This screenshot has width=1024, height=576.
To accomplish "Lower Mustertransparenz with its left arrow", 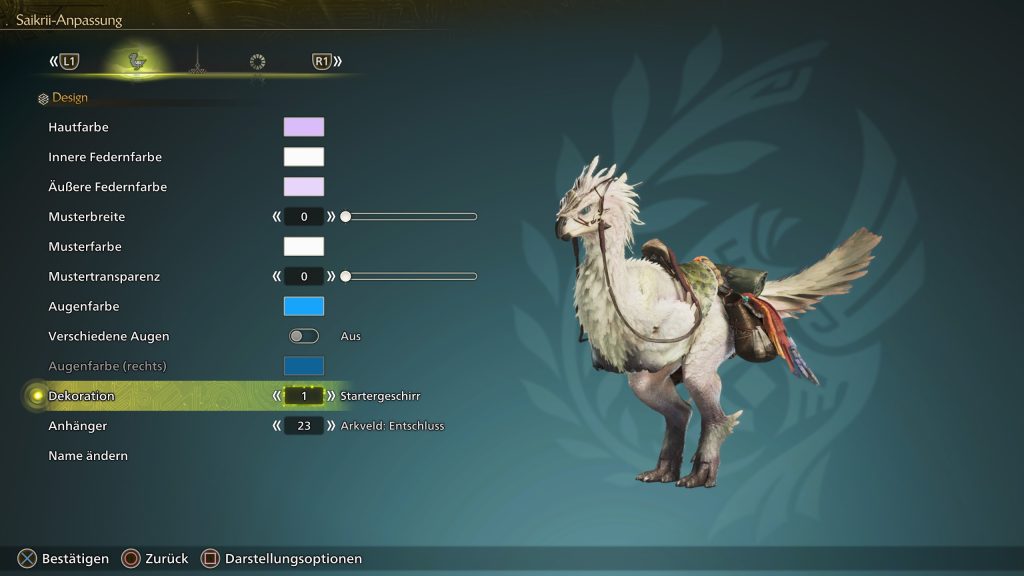I will (x=277, y=276).
